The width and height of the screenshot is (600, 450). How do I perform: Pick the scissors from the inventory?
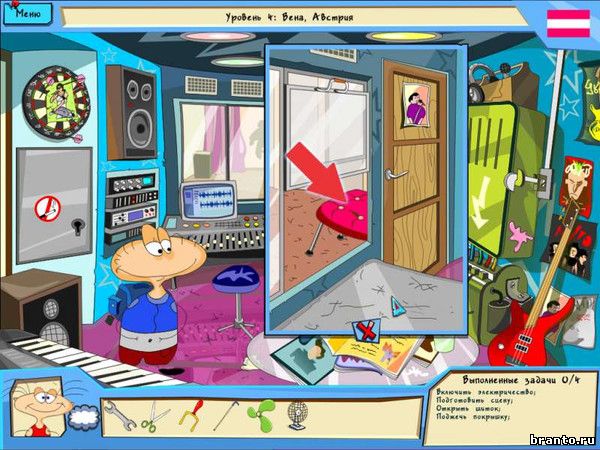click(155, 416)
